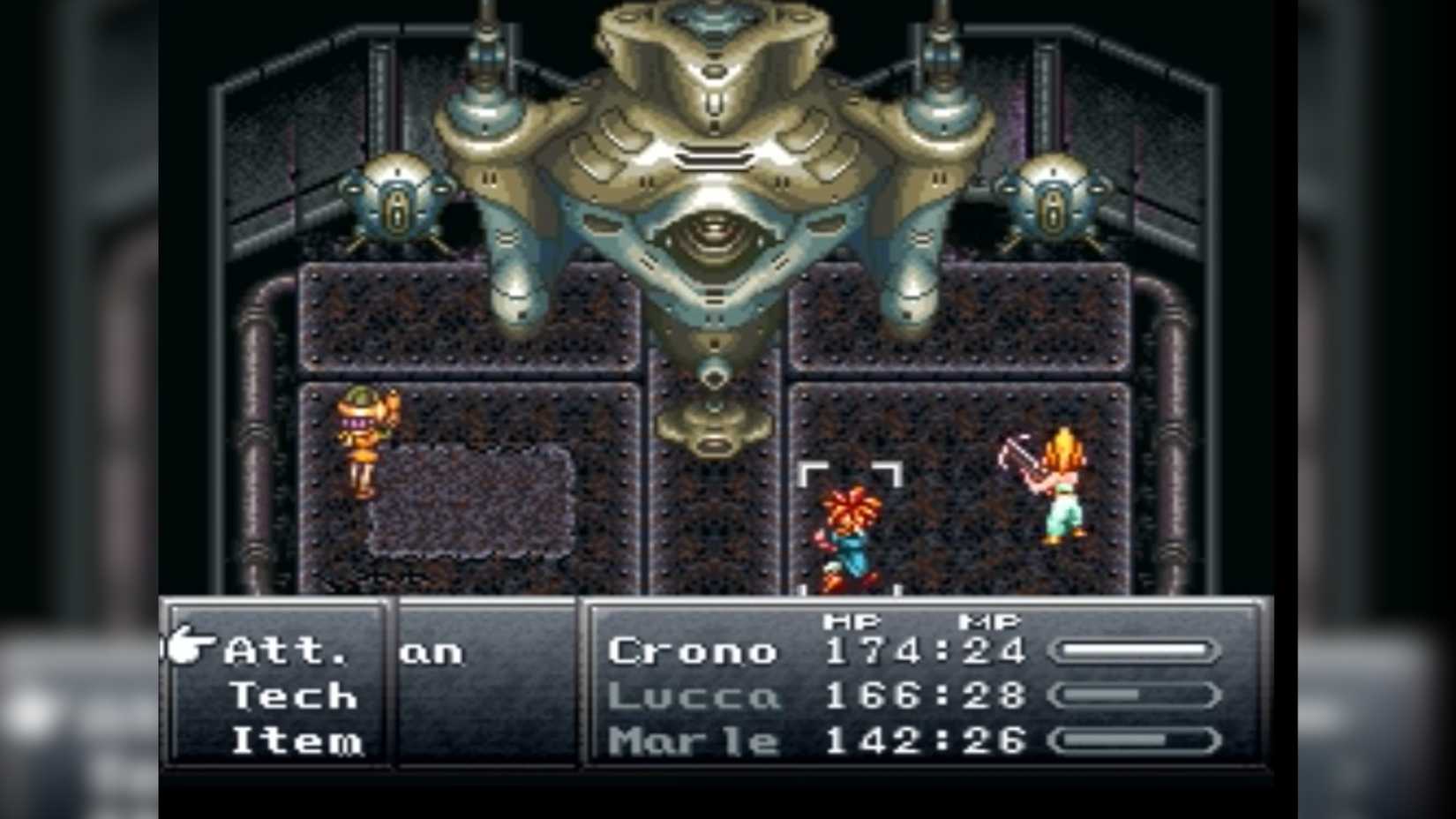Open the Tech menu
This screenshot has width=1456, height=819.
291,696
